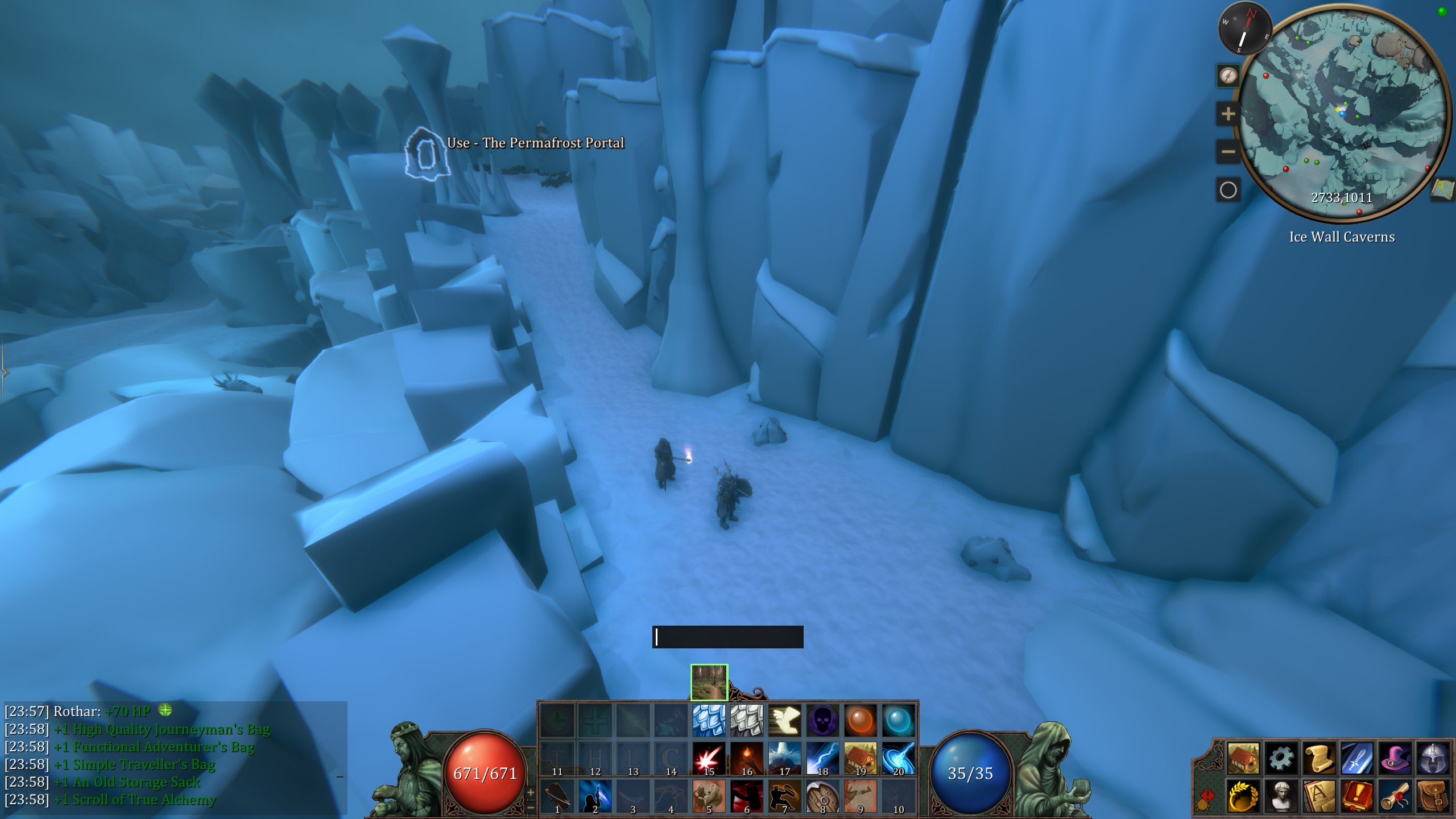Select the forest path thumbnail above the hotbar
This screenshot has width=1456, height=819.
[709, 682]
